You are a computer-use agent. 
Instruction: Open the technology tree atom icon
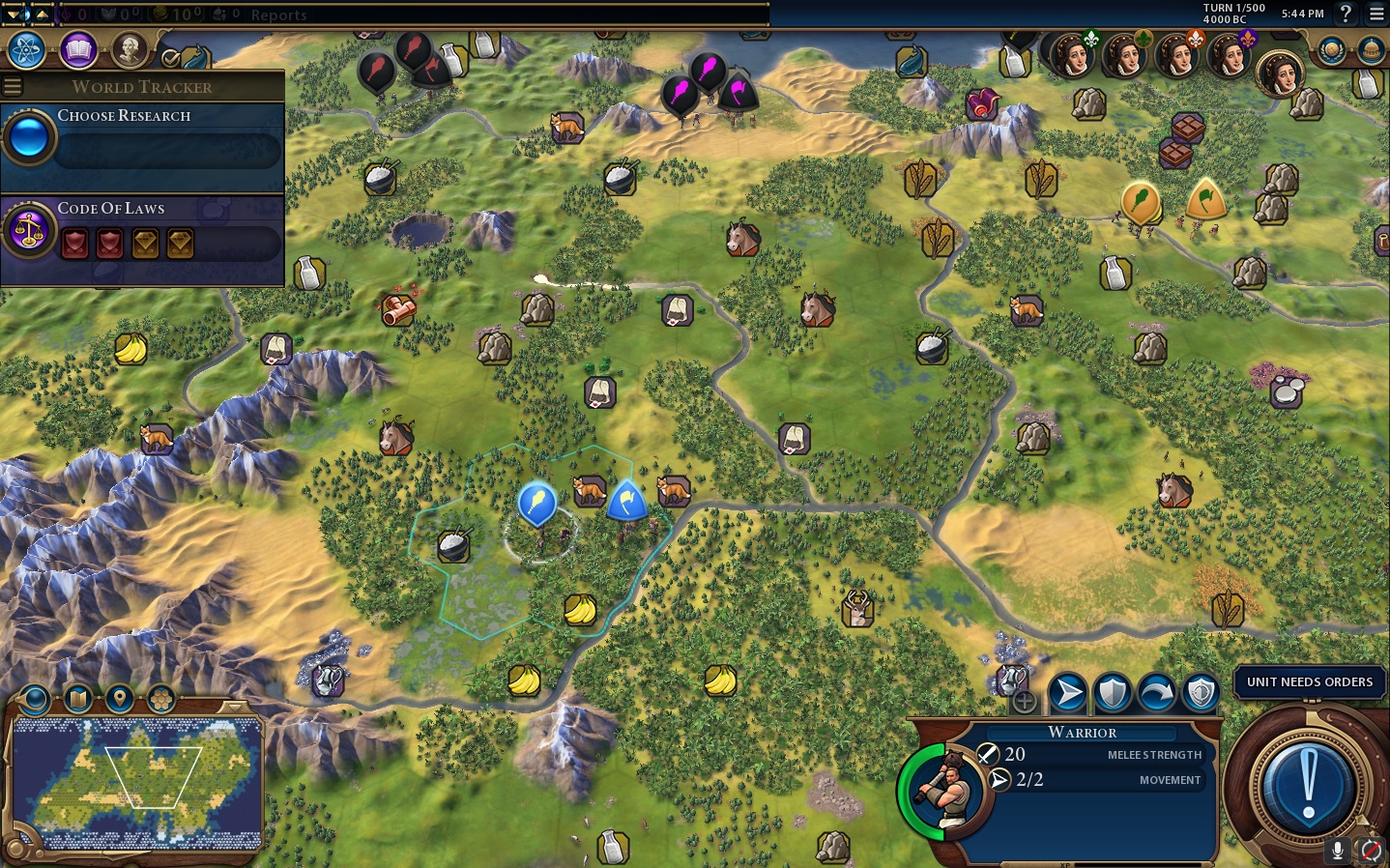point(27,50)
